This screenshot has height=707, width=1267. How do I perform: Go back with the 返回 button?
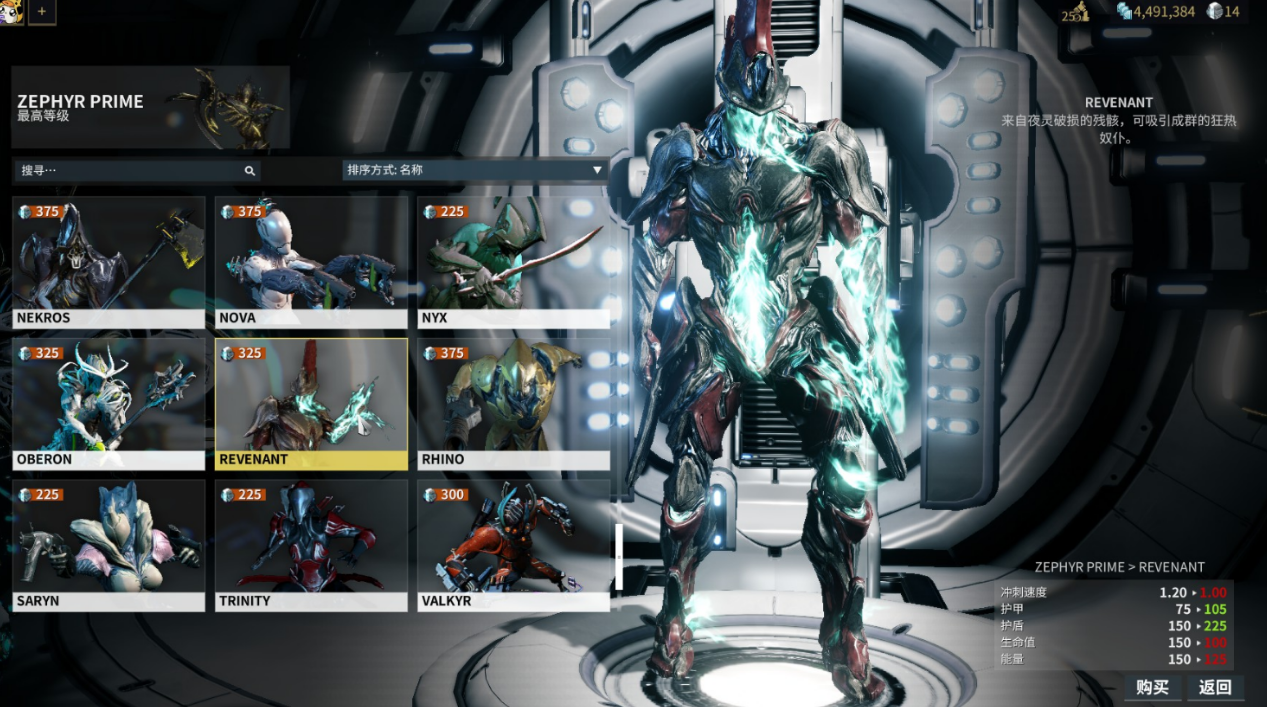[x=1215, y=687]
